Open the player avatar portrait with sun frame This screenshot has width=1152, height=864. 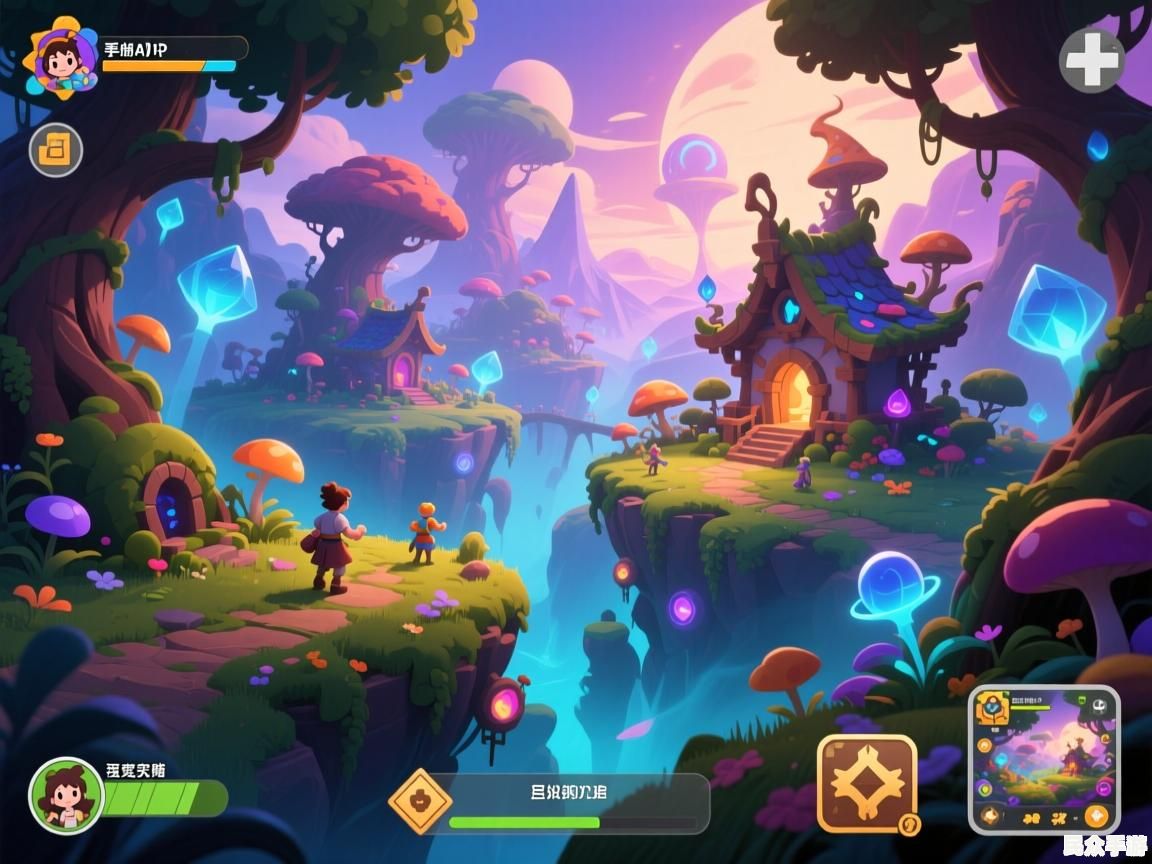tap(63, 56)
